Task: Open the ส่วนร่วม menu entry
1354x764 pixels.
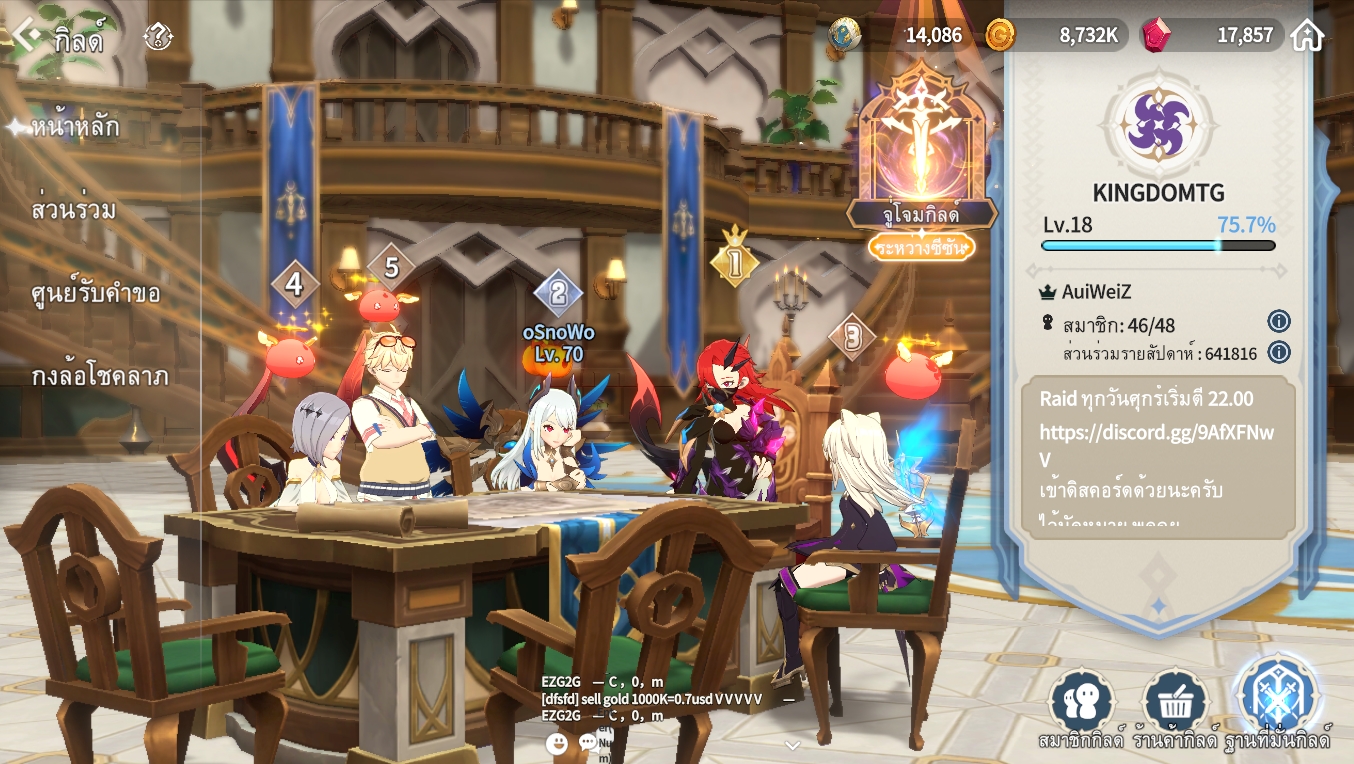Action: click(74, 210)
